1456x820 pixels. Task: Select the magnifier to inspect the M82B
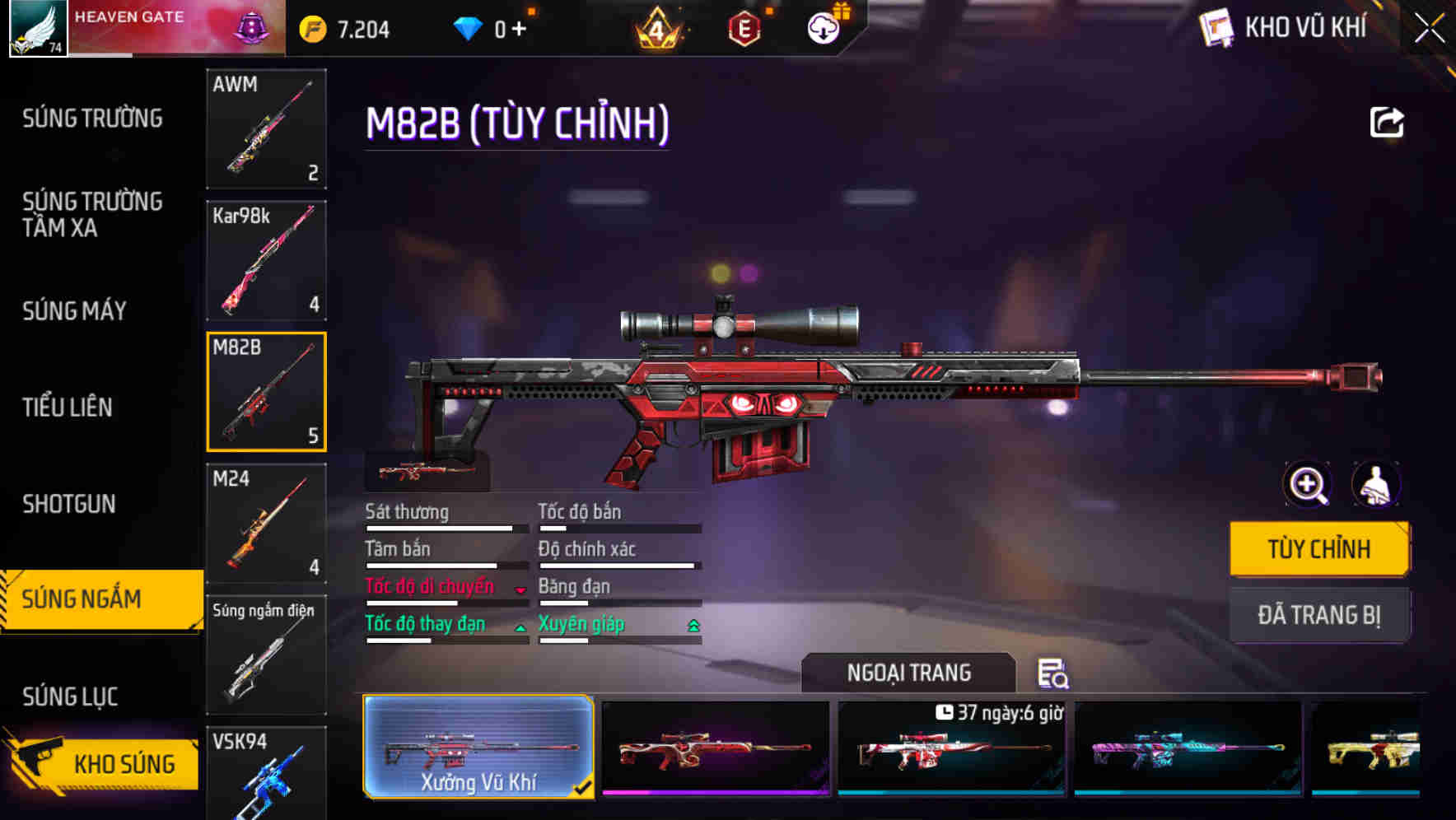1306,485
